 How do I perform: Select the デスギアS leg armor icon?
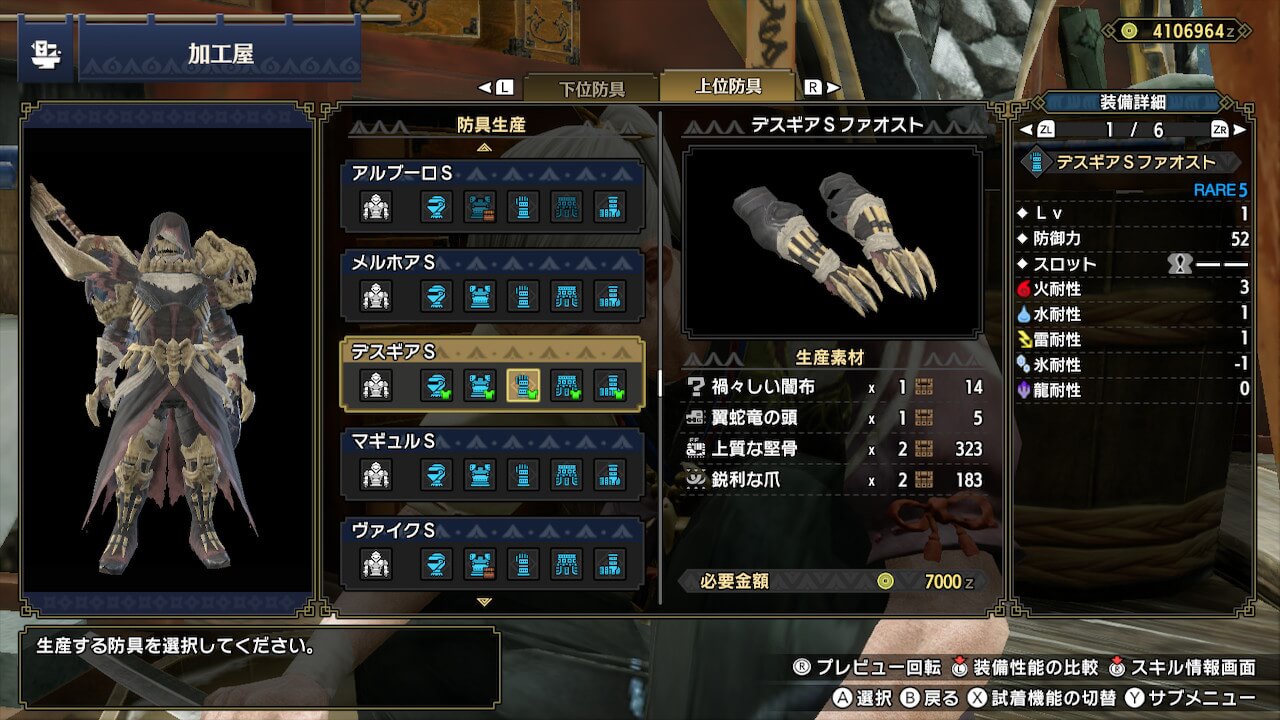coord(610,385)
